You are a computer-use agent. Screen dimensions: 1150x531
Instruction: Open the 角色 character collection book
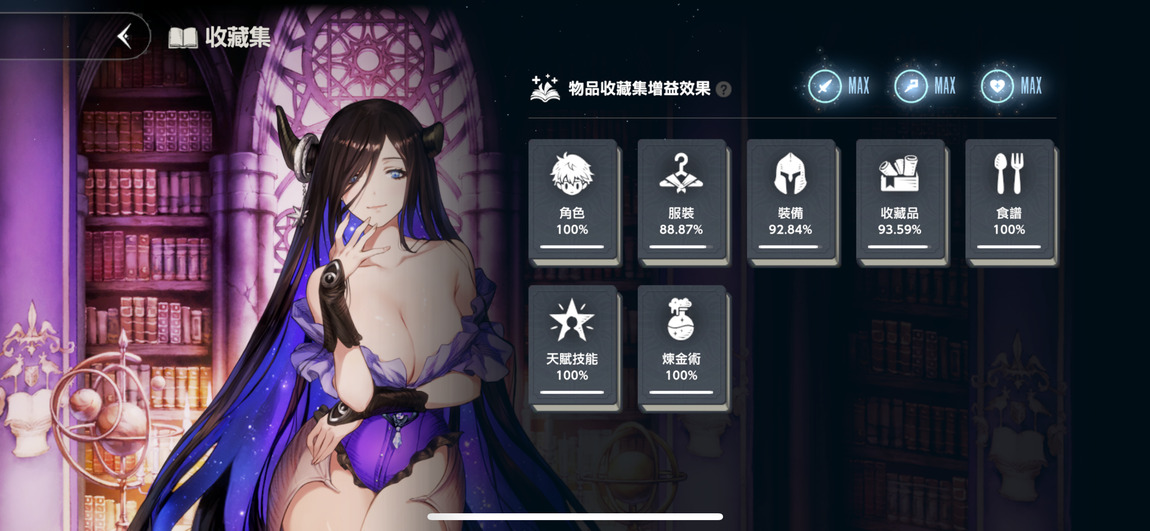[572, 201]
